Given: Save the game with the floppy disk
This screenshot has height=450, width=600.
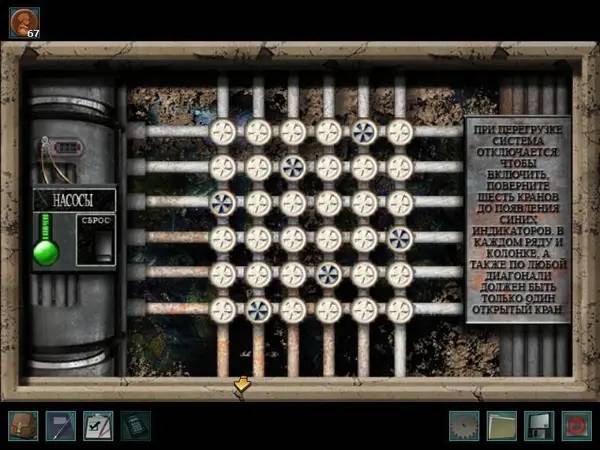Looking at the screenshot, I should coord(538,425).
